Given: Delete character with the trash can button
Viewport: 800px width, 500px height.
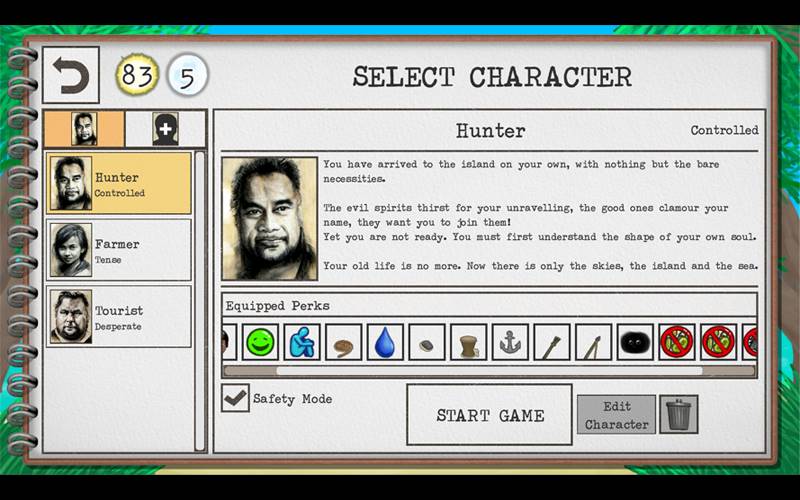Looking at the screenshot, I should click(679, 414).
